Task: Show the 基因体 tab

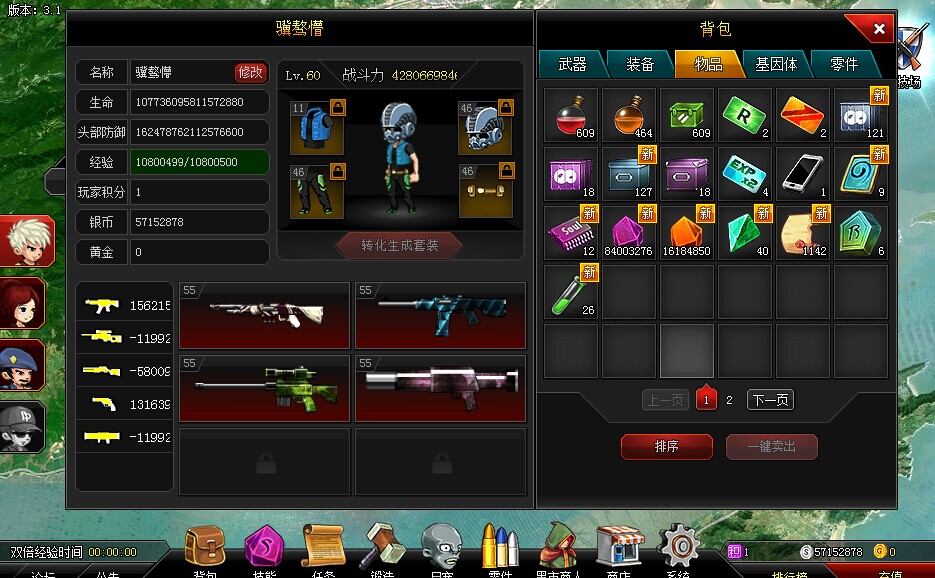Action: 776,64
